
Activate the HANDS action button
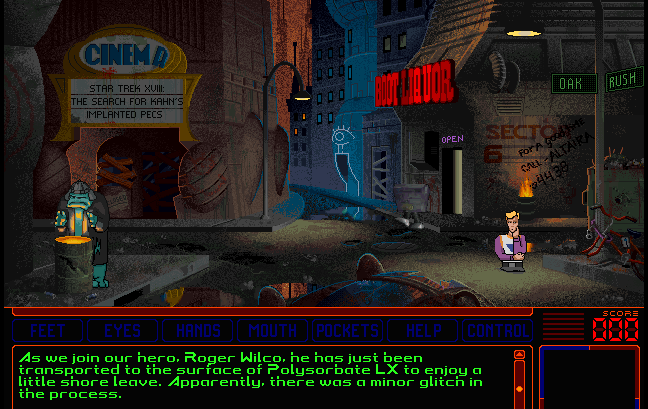coord(198,330)
